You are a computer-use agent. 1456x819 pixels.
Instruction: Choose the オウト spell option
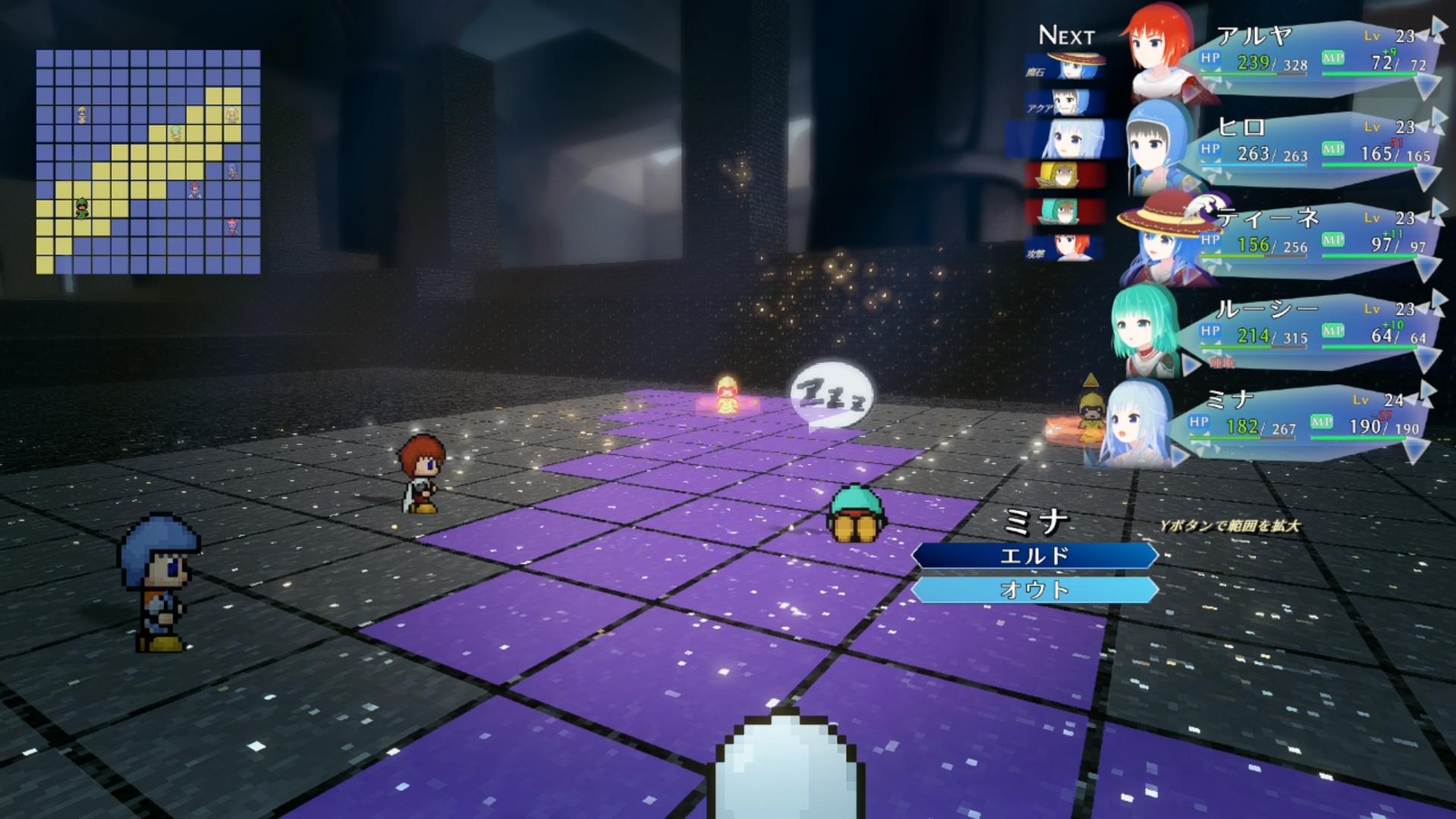click(x=1034, y=590)
